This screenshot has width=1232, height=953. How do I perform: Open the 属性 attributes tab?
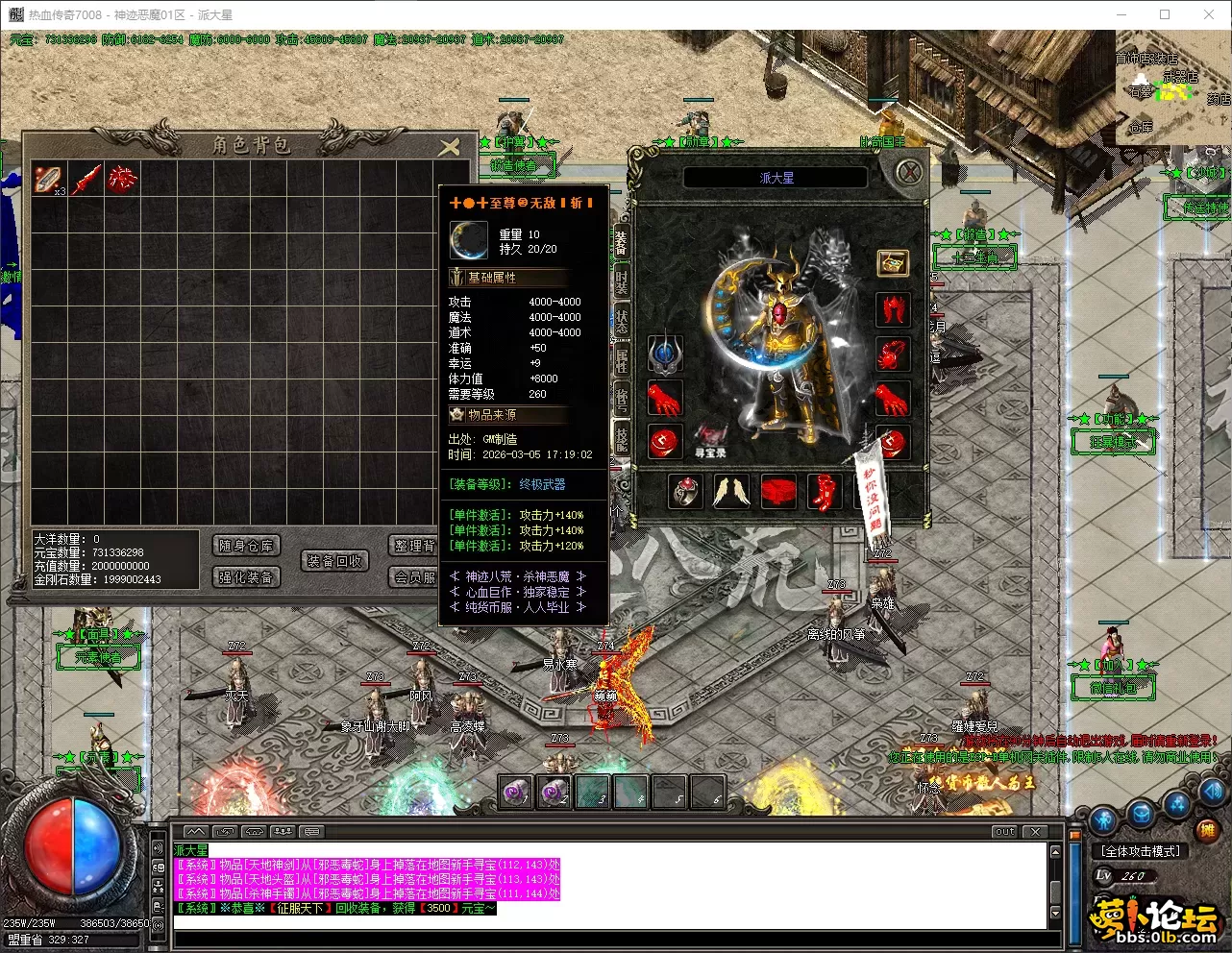click(x=621, y=360)
